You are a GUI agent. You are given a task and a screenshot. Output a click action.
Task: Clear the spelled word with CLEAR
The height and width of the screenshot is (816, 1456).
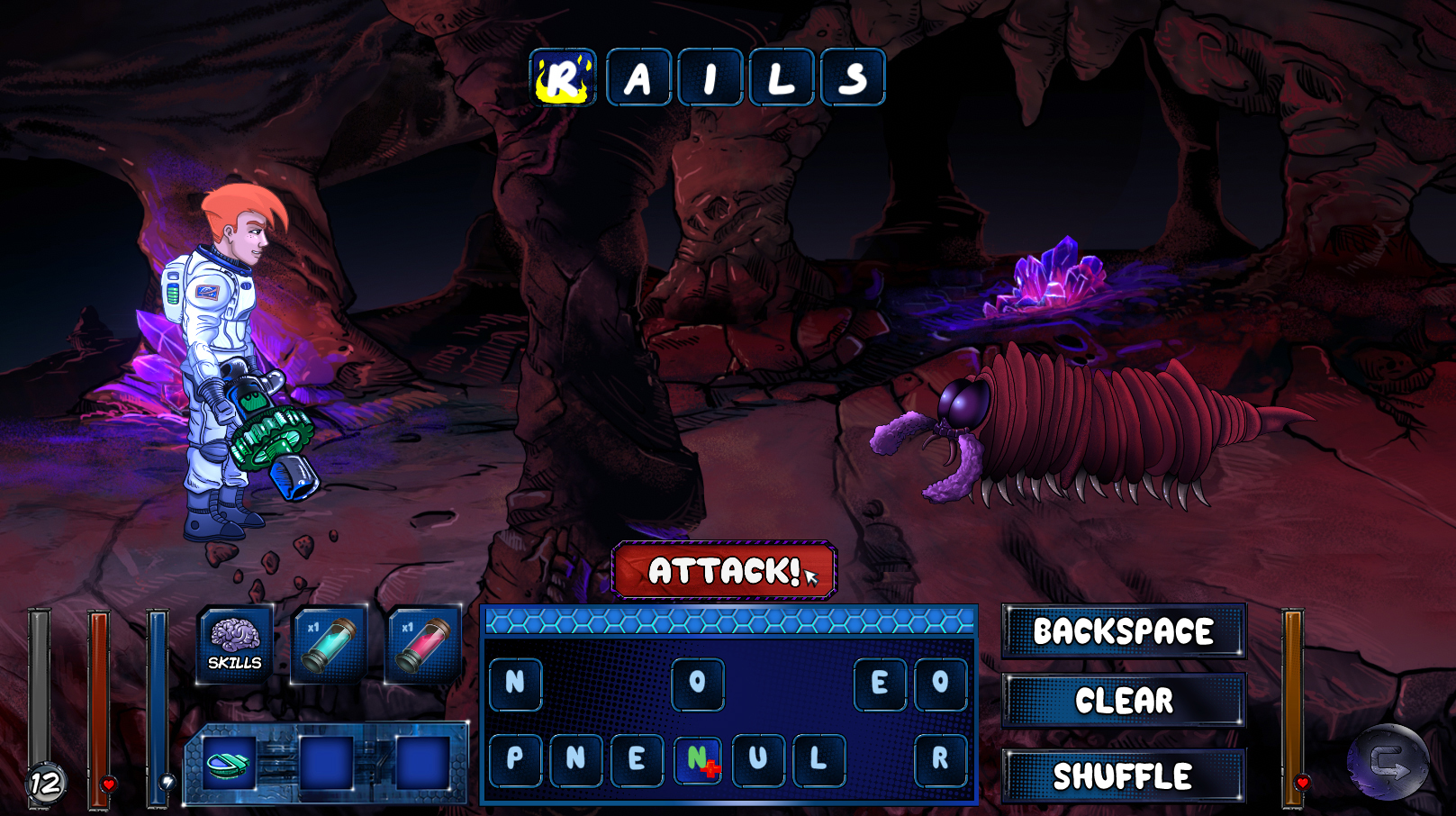coord(1123,700)
